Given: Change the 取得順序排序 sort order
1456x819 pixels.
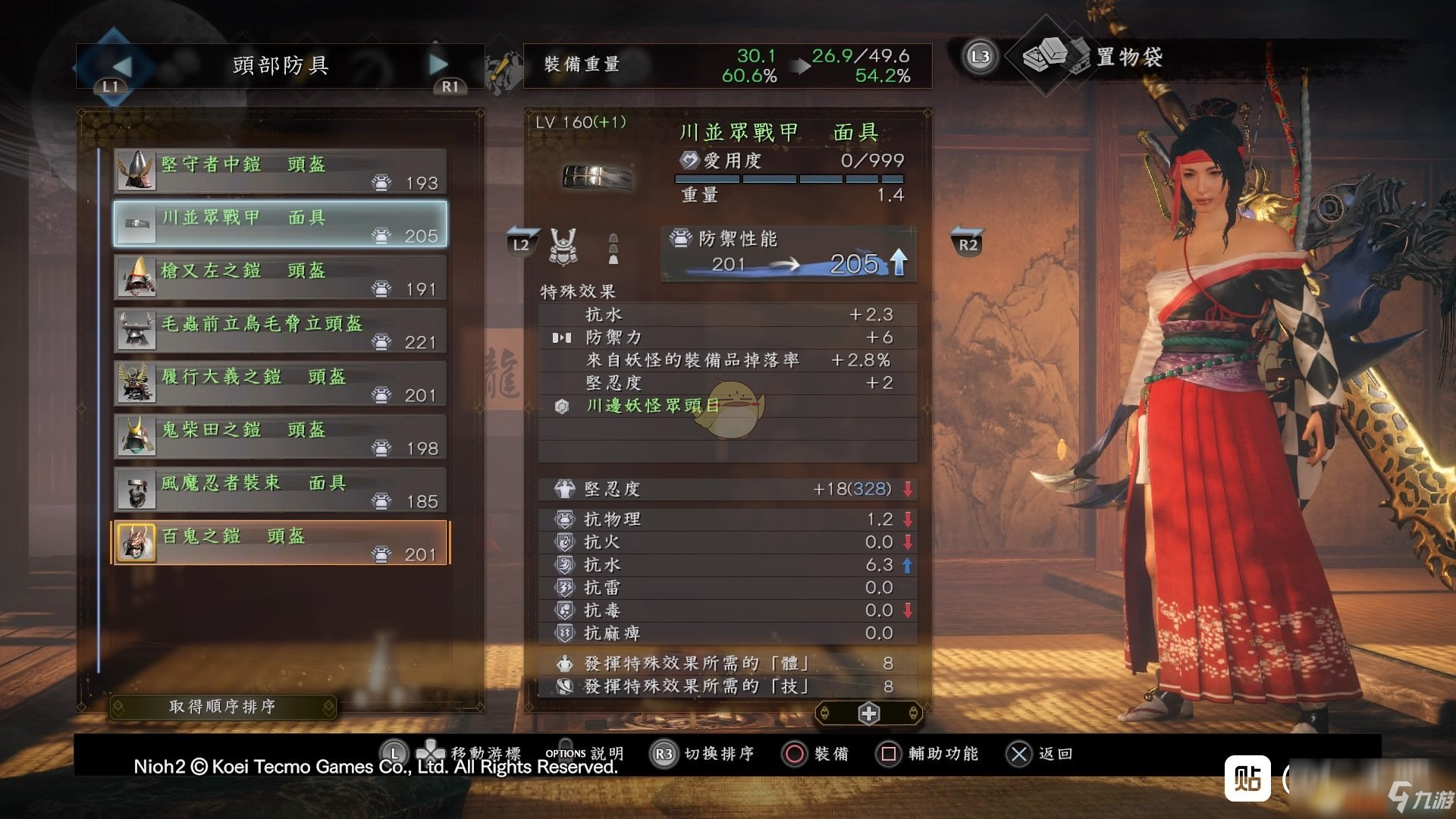Looking at the screenshot, I should pos(222,707).
